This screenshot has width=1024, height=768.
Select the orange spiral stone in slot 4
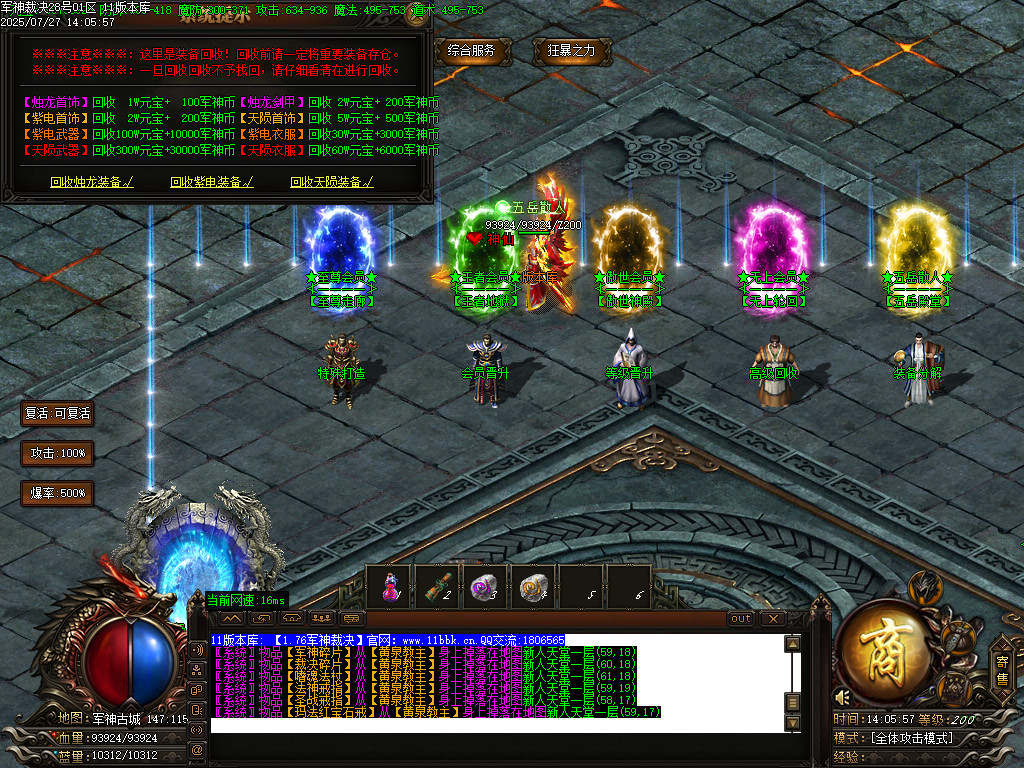[532, 587]
